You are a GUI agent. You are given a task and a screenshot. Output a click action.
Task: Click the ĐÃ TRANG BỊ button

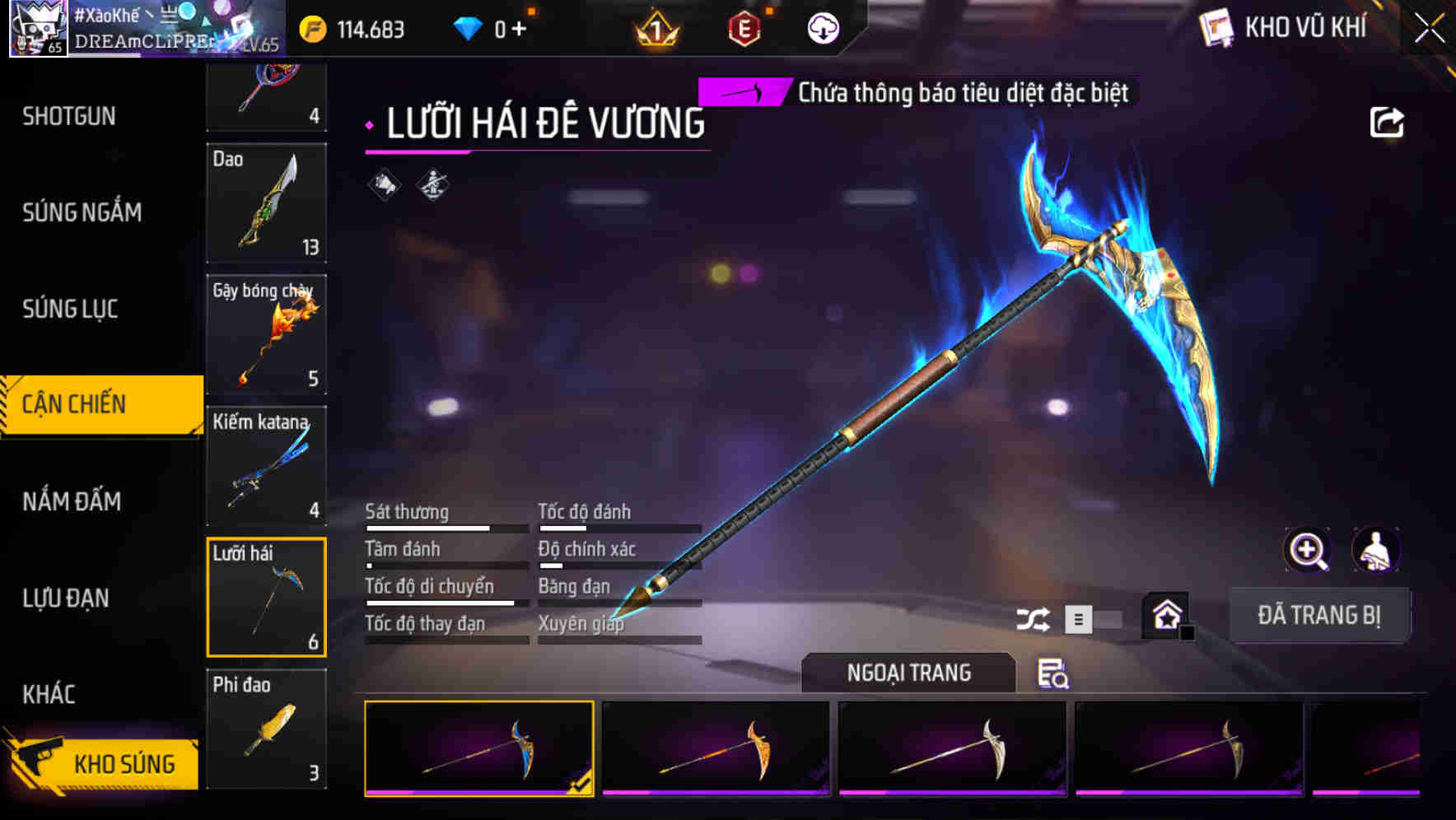[1319, 614]
